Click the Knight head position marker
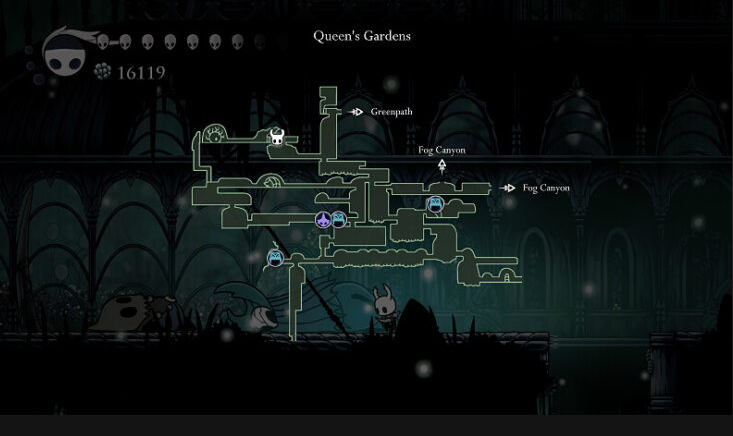Screen dimensions: 733x436 point(277,137)
